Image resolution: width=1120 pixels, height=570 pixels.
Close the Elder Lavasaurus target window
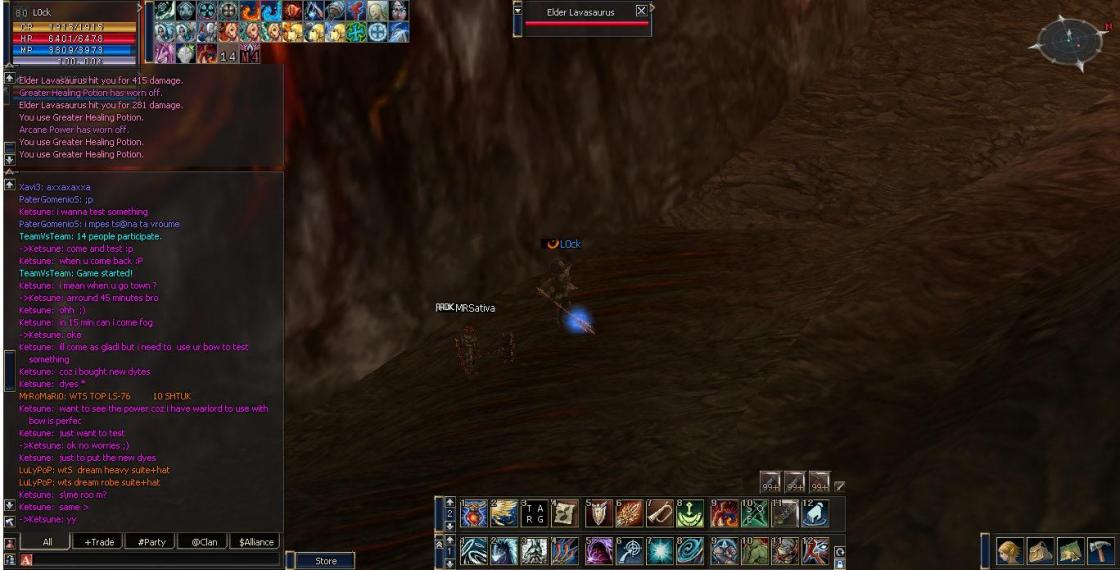coord(641,11)
